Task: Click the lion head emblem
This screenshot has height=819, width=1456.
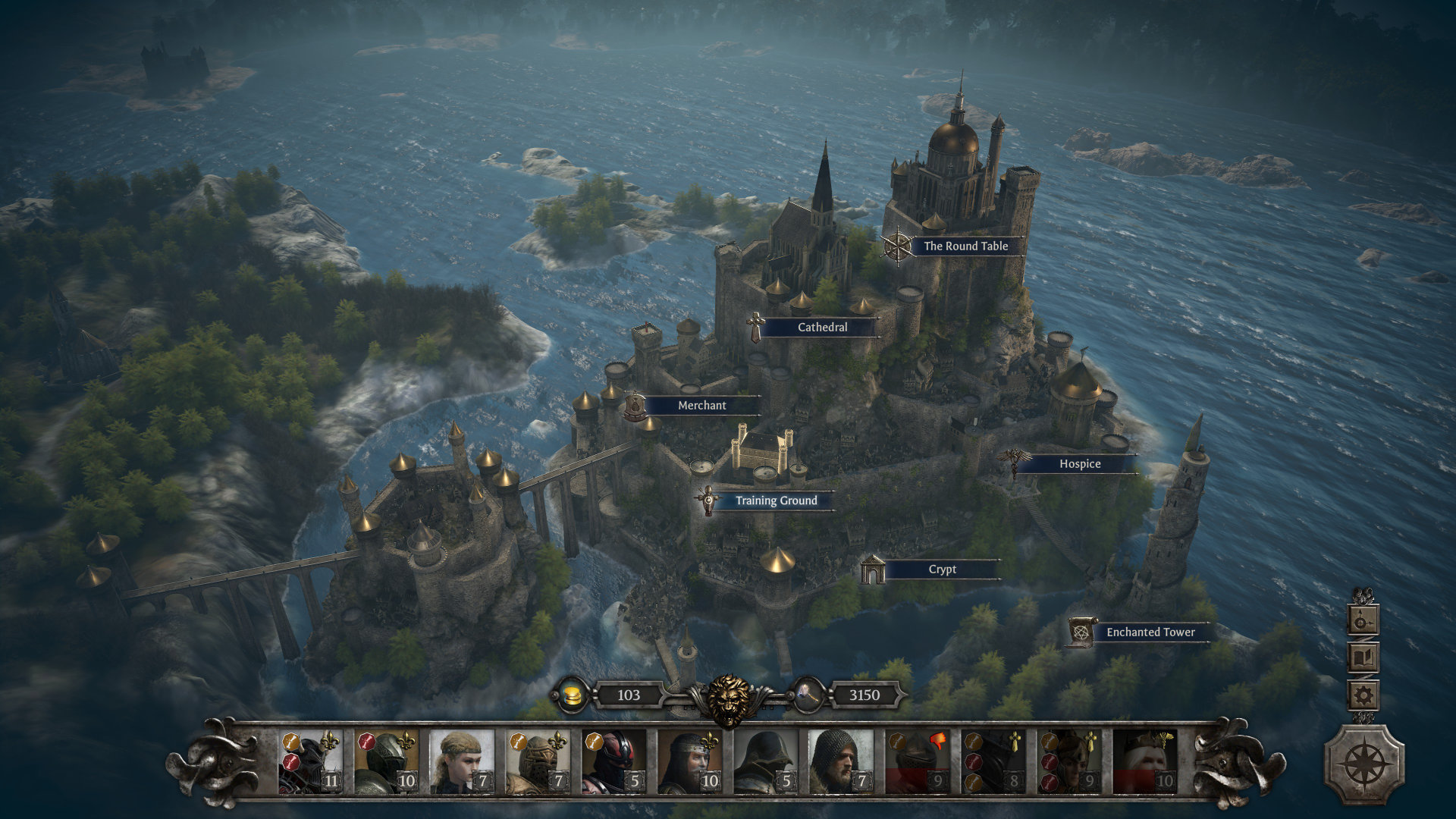Action: pos(728,699)
